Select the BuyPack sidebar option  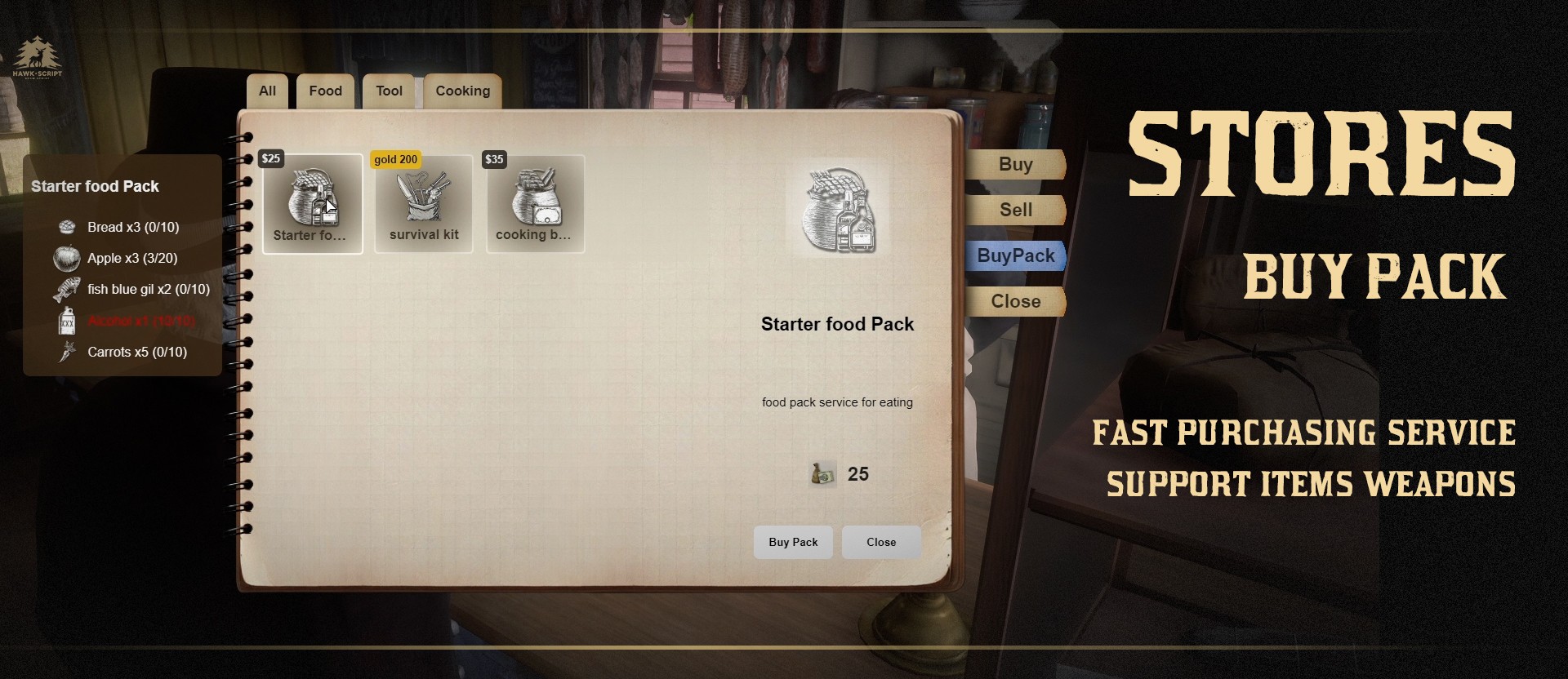pos(1014,255)
